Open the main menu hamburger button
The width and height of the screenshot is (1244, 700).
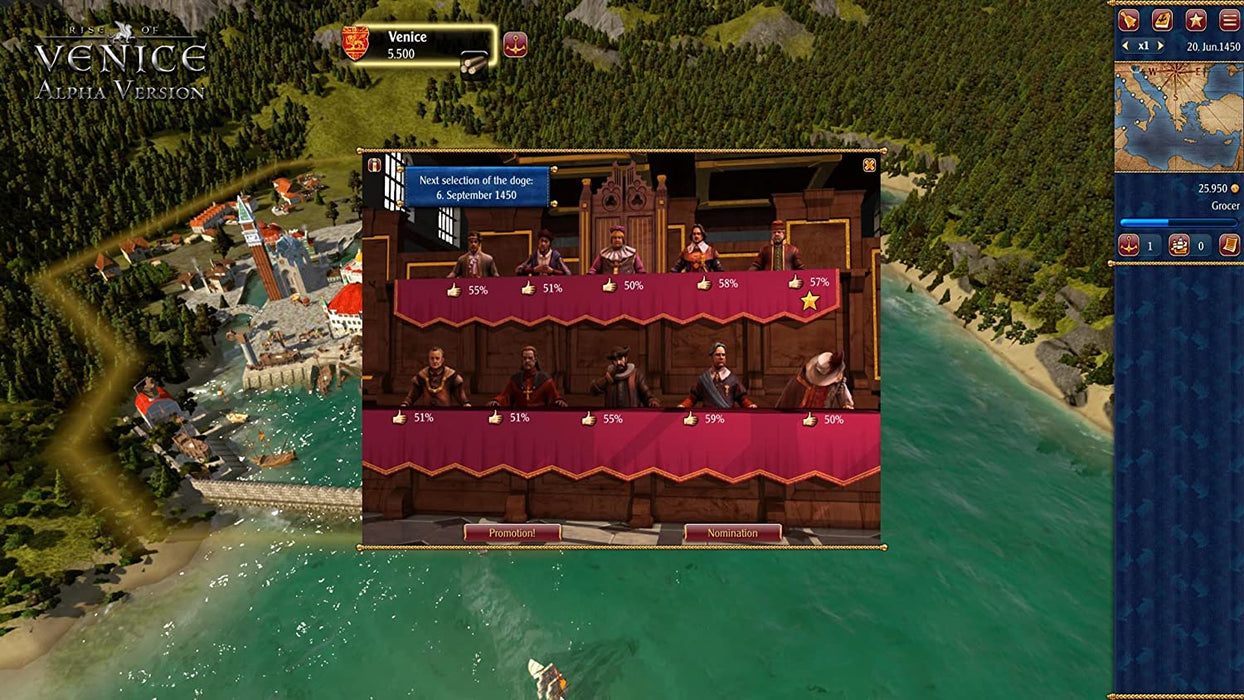1228,20
